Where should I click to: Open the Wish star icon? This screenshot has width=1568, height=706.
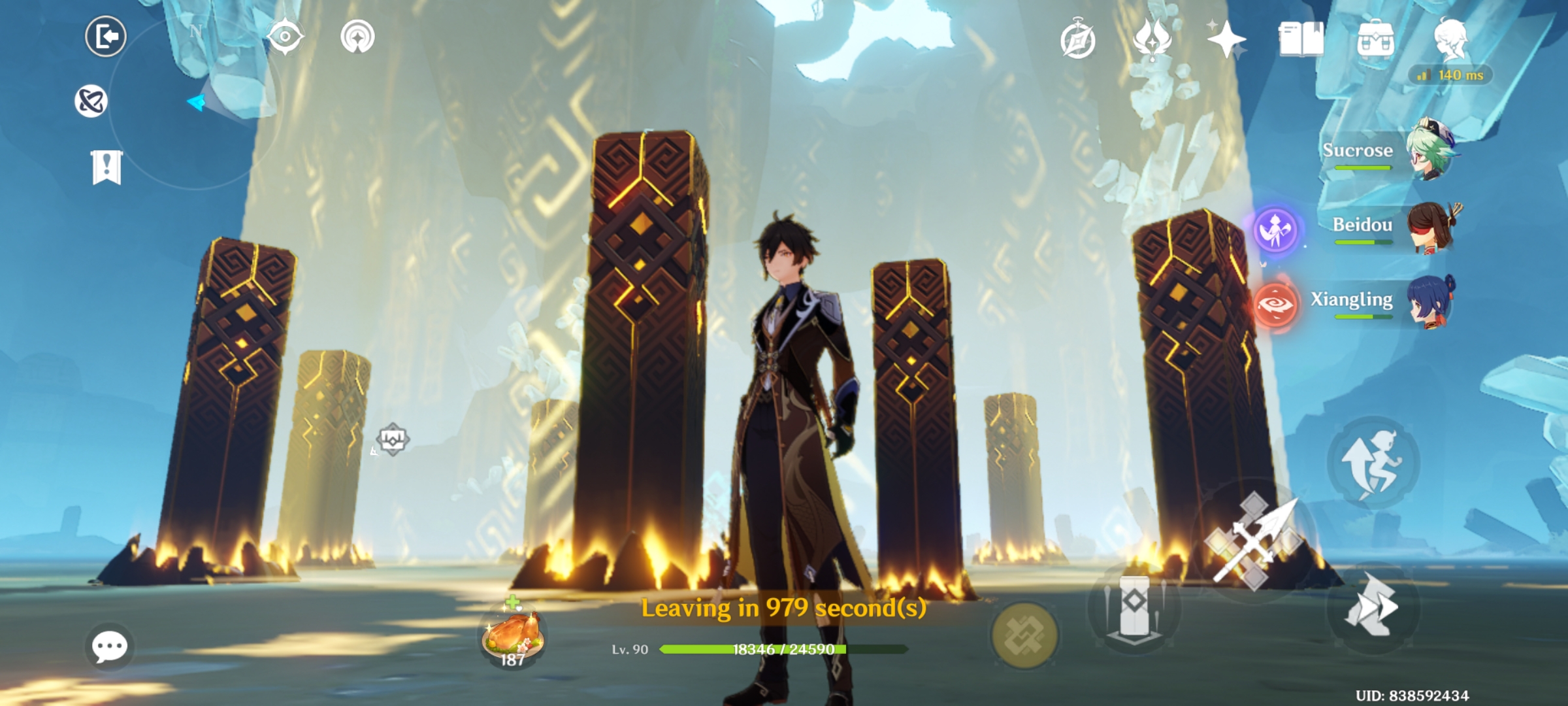1227,41
